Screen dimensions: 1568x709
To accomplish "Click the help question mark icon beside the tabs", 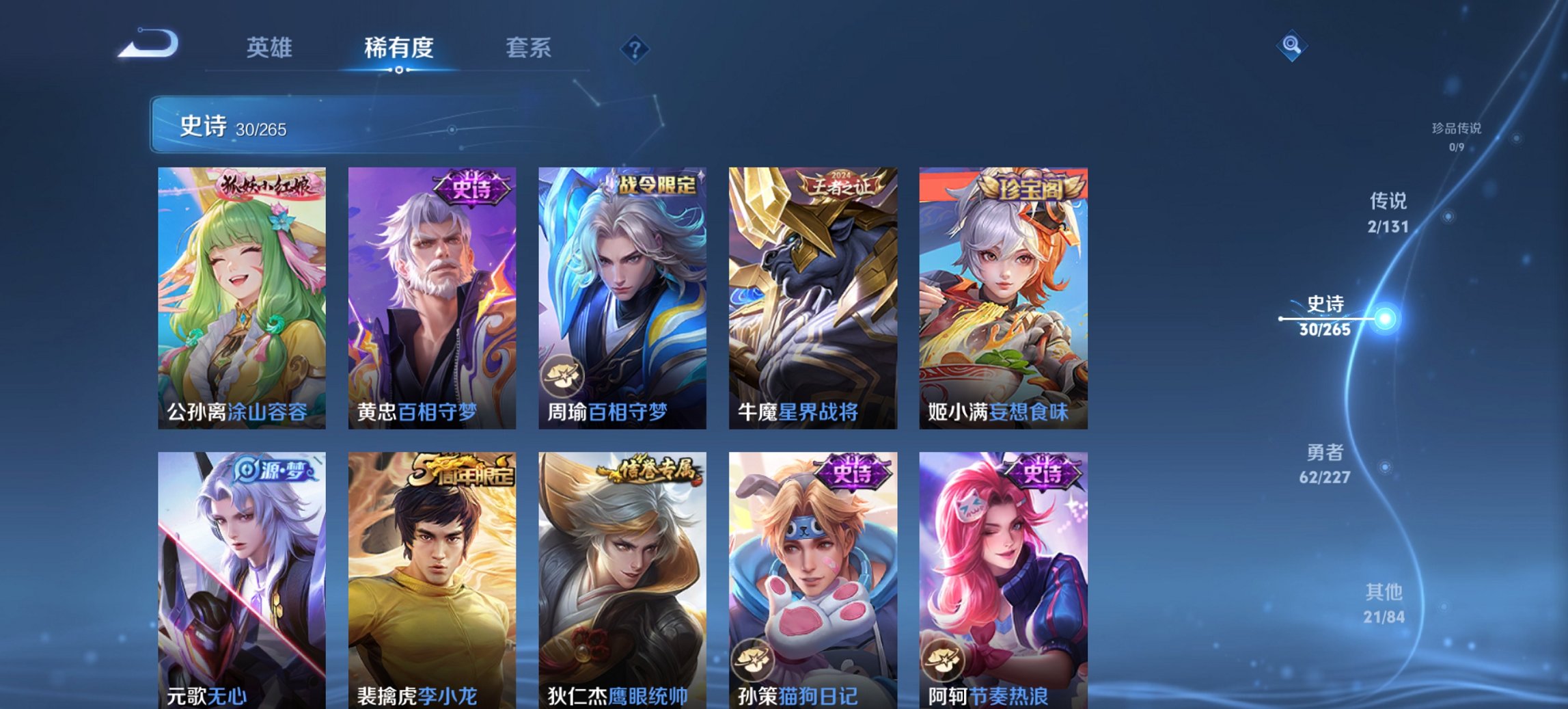I will pyautogui.click(x=635, y=48).
